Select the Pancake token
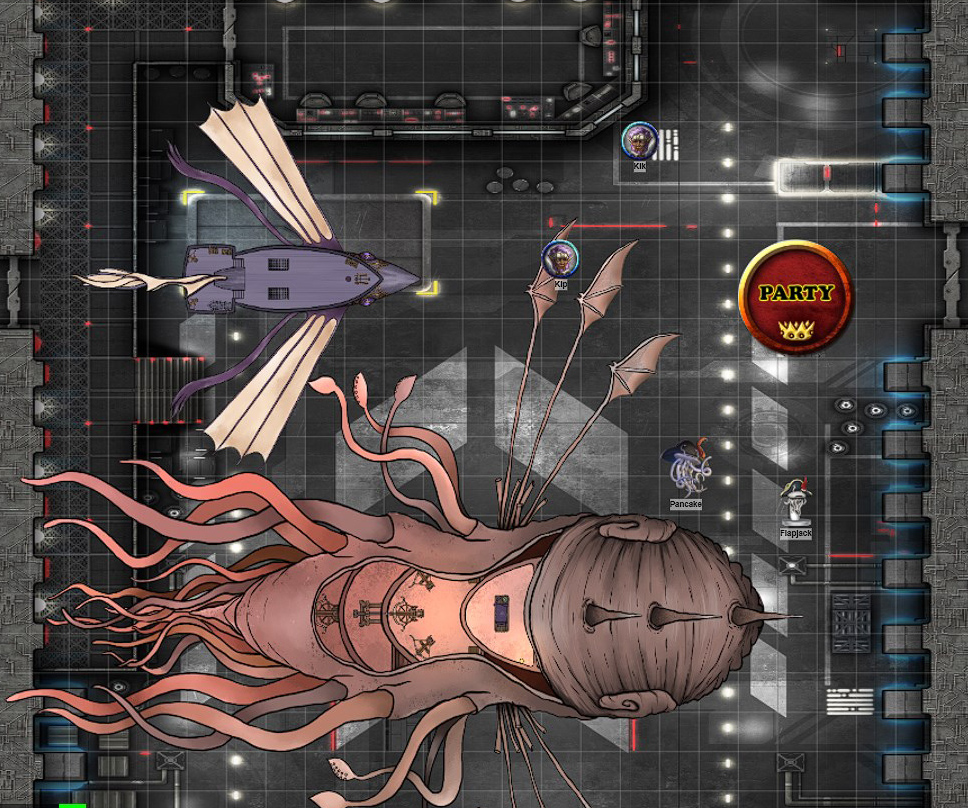This screenshot has width=968, height=808. 686,468
